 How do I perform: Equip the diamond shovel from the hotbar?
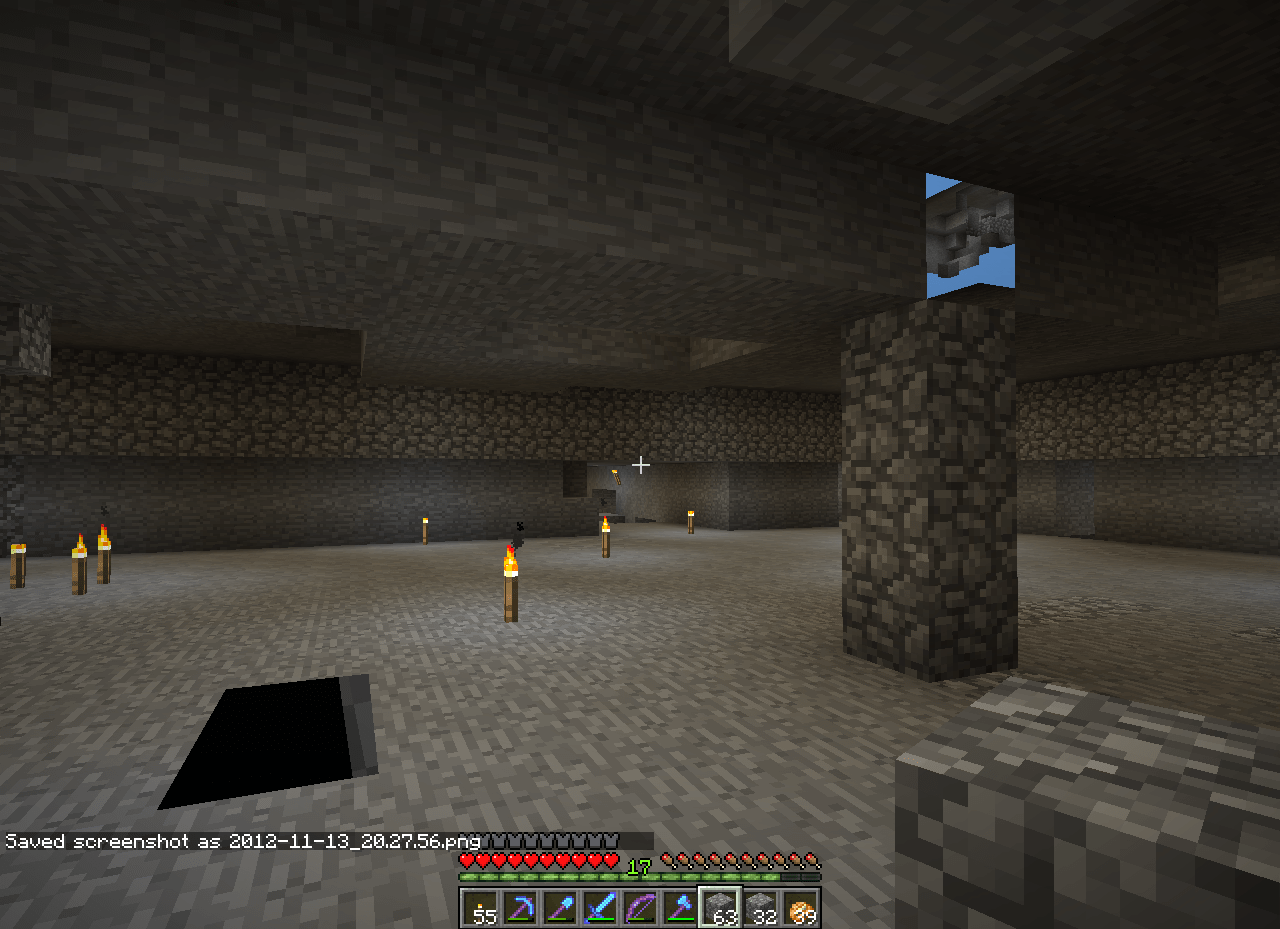tap(559, 908)
